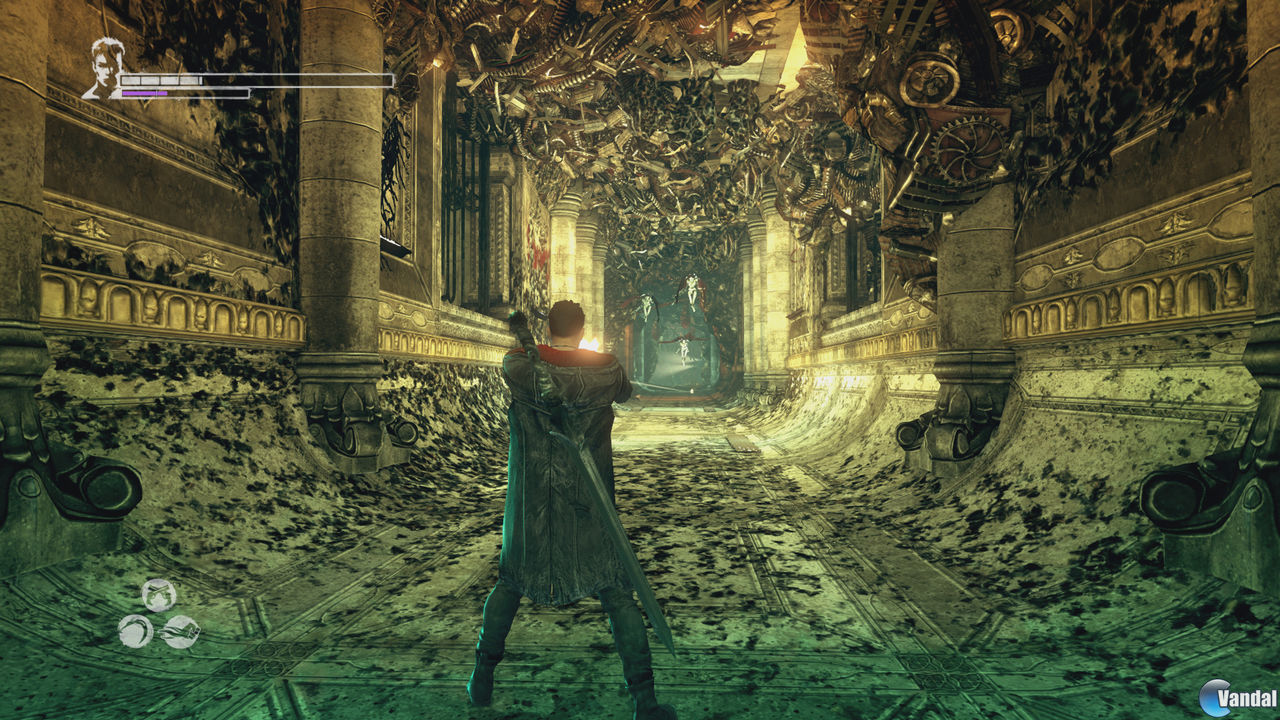Viewport: 1280px width, 720px height.
Task: Click the first segment of the health bar
Action: click(130, 79)
